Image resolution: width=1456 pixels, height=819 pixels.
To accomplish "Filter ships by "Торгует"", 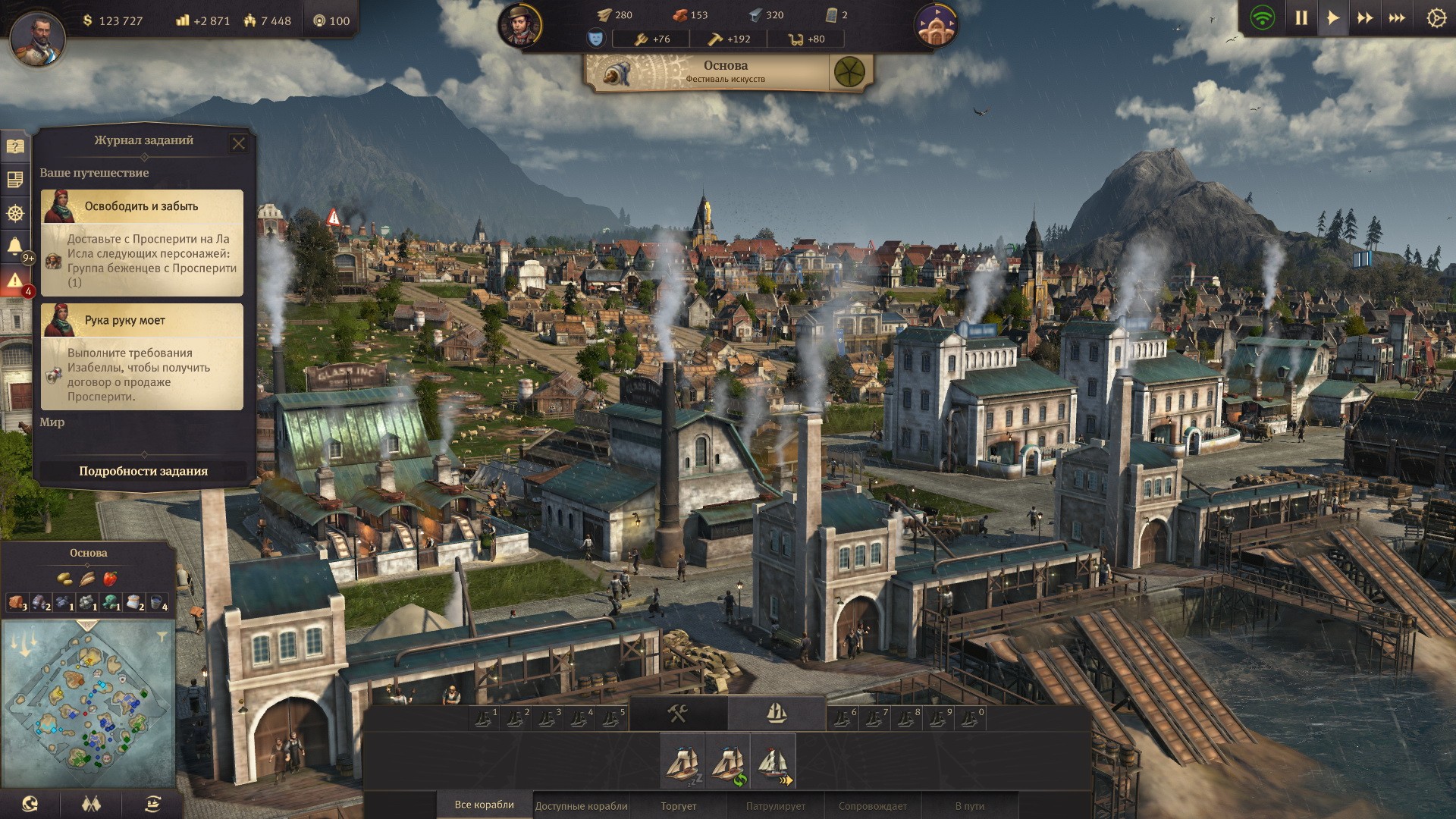I will (x=678, y=805).
